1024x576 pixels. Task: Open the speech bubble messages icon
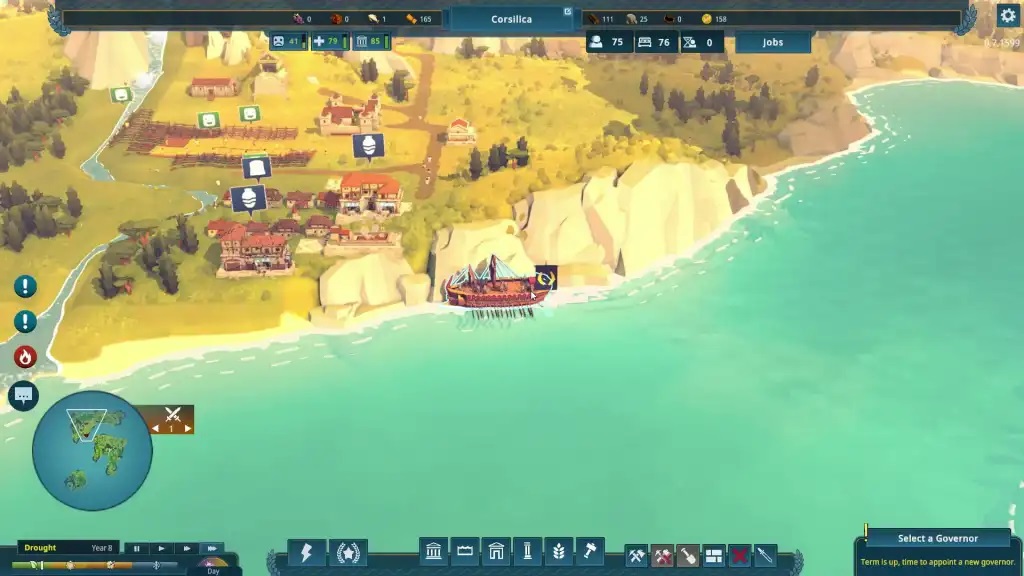click(x=24, y=396)
